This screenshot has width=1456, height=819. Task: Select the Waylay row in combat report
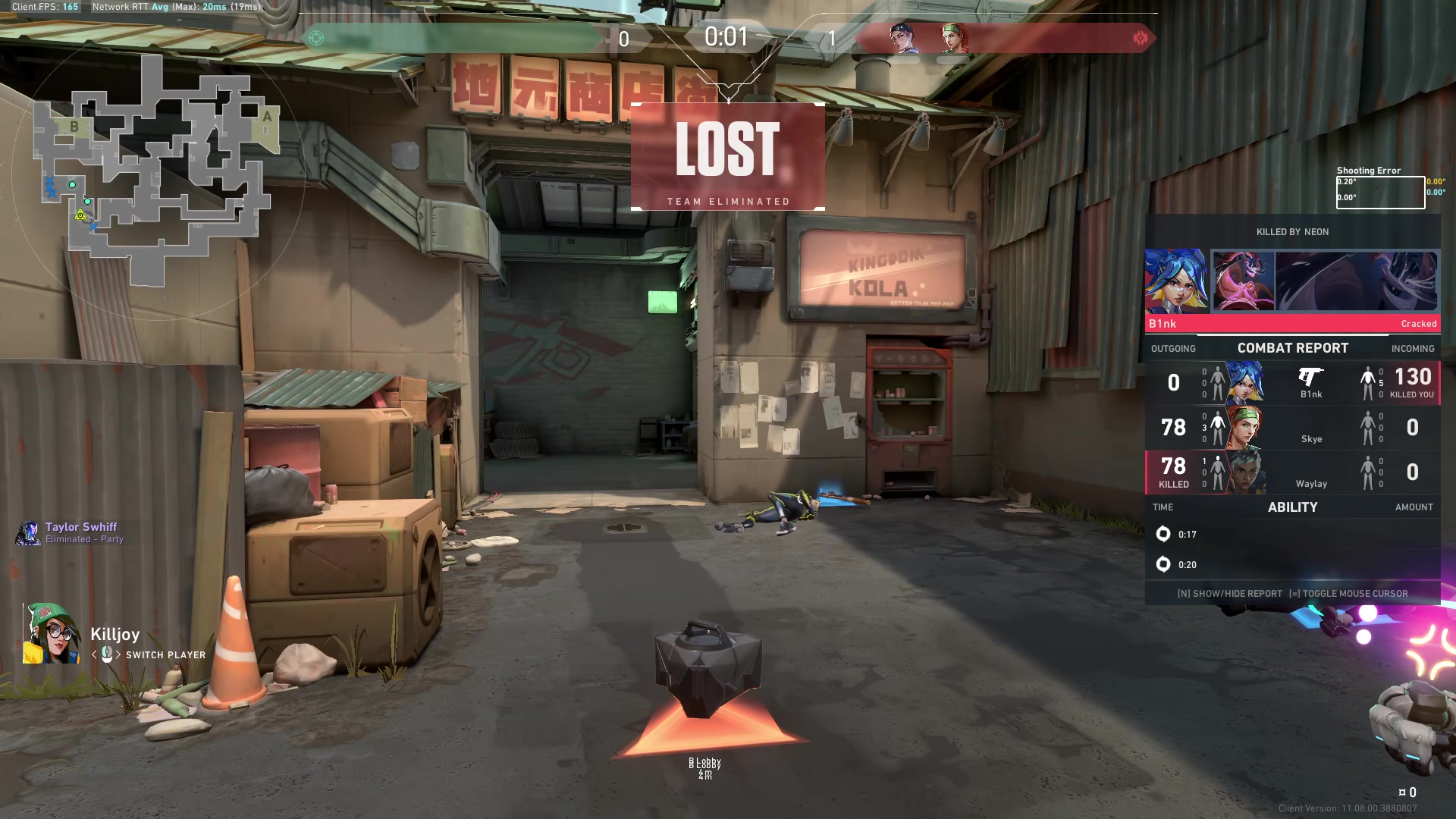[x=1292, y=472]
